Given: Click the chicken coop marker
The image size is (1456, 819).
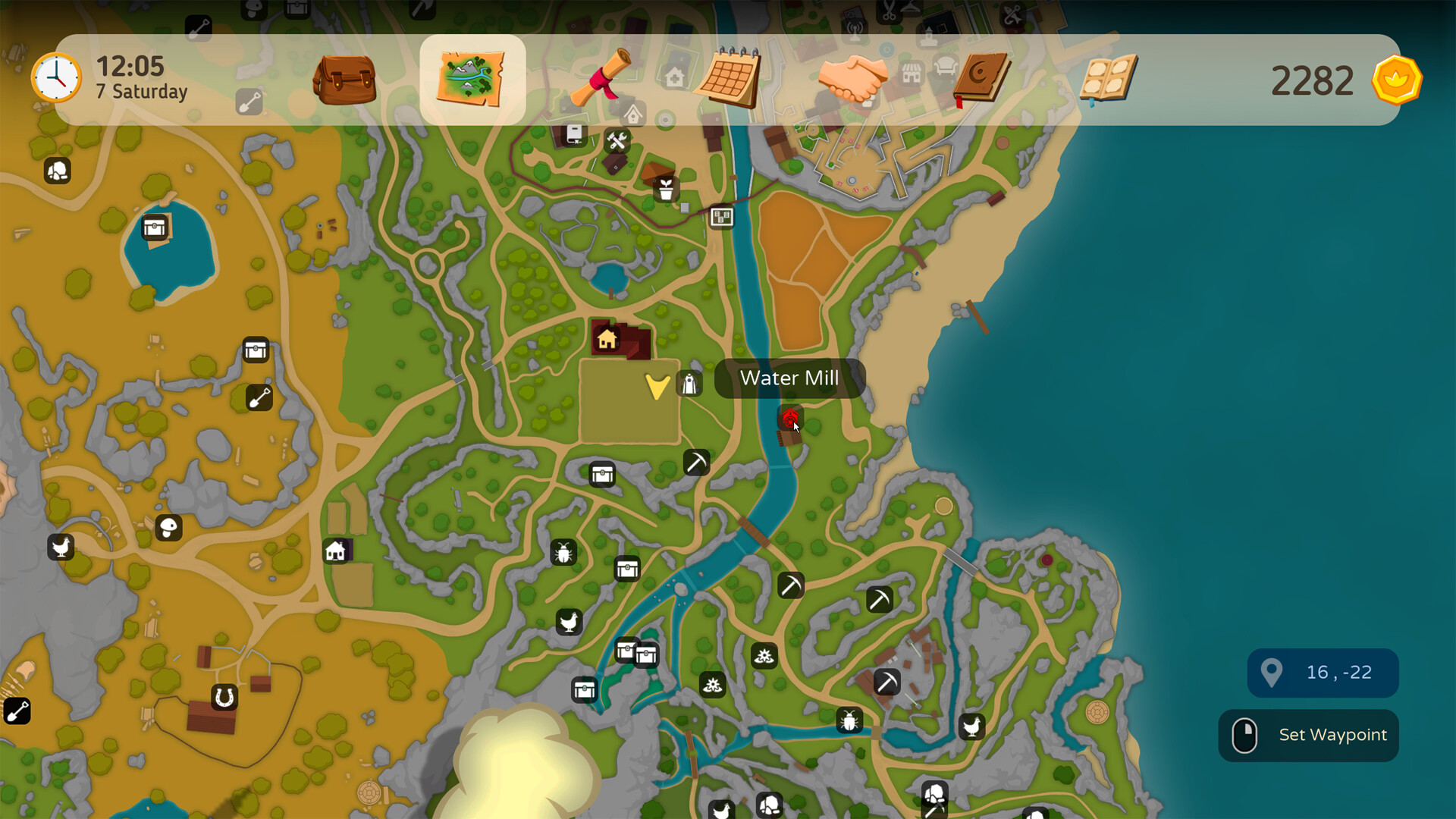Looking at the screenshot, I should tap(61, 547).
